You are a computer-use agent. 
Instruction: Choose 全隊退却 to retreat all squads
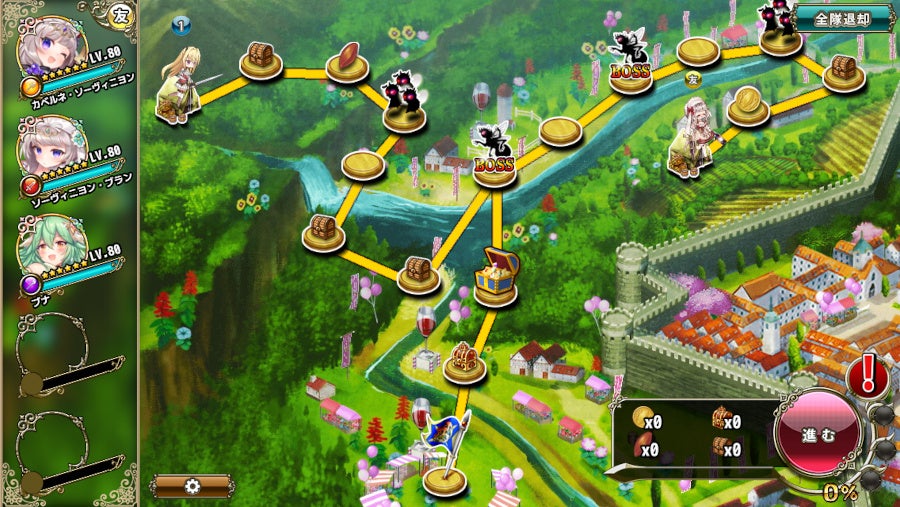pyautogui.click(x=841, y=18)
